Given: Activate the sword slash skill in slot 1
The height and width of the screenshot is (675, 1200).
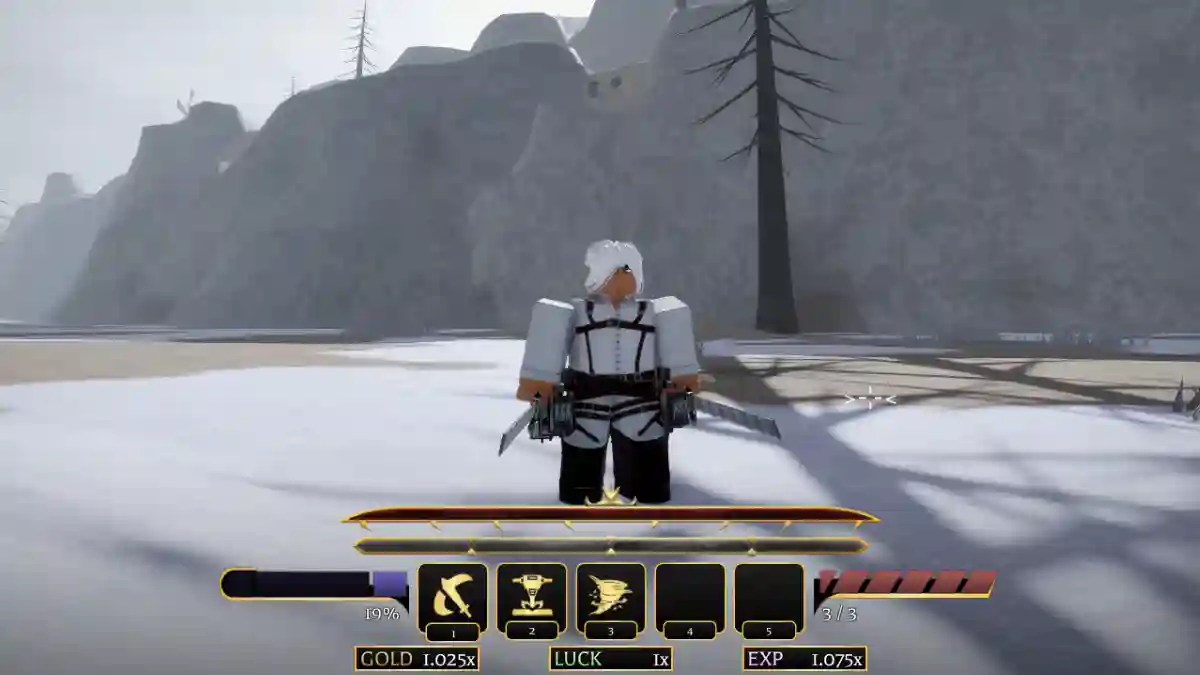Looking at the screenshot, I should [452, 597].
